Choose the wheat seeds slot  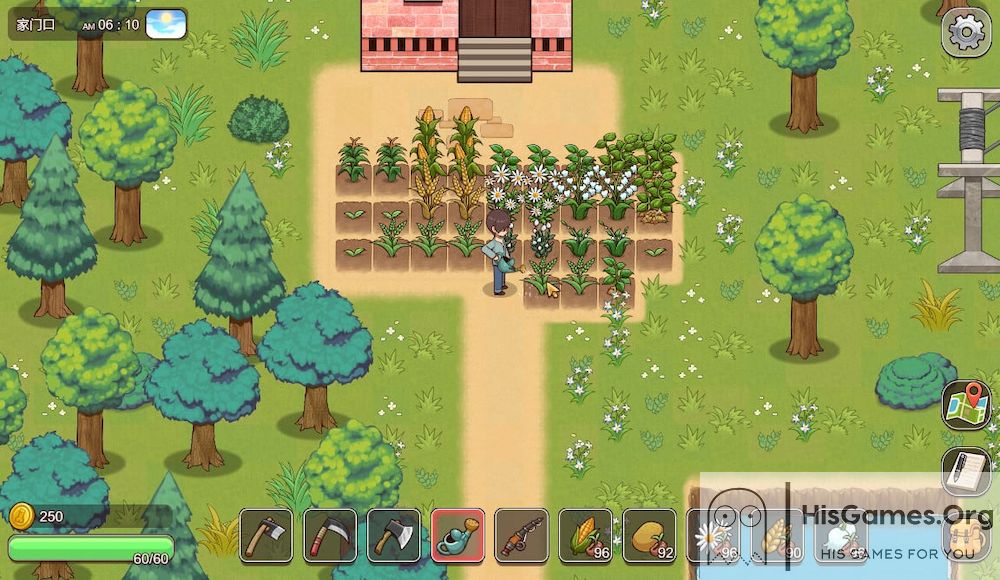[777, 535]
